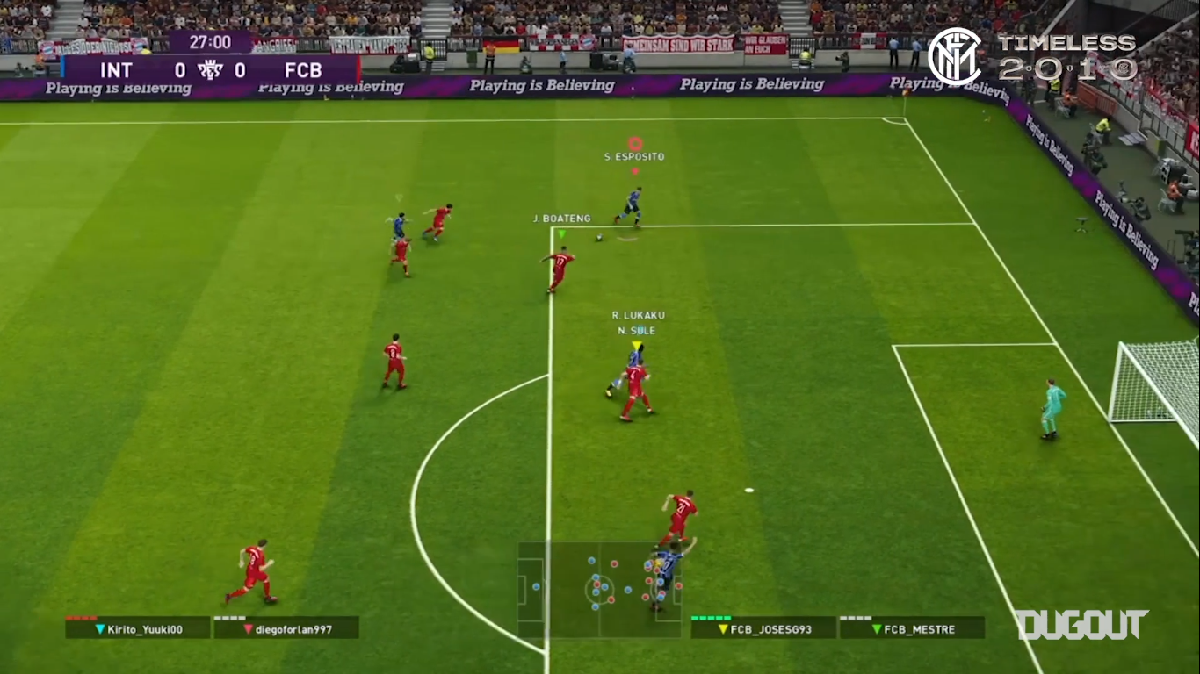
Task: Click the Dugout watermark logo
Action: point(1082,625)
